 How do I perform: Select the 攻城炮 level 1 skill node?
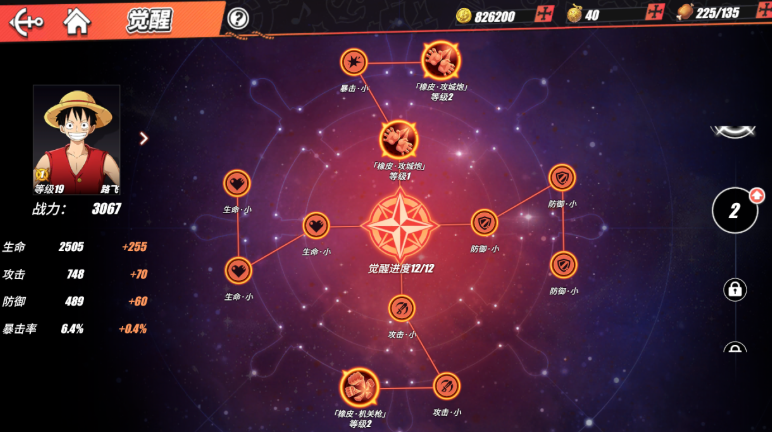(399, 140)
